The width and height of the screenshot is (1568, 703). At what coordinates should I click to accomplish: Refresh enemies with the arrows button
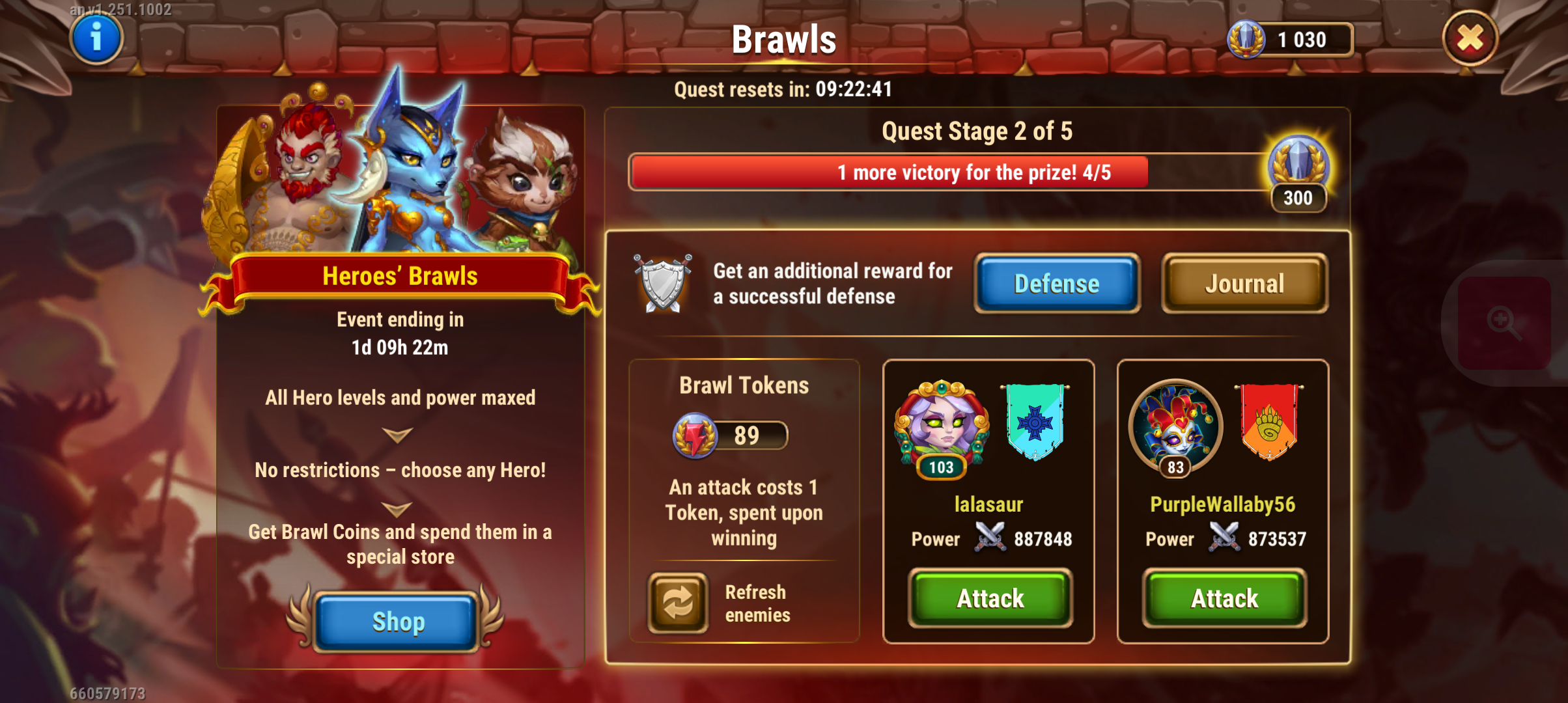[678, 603]
